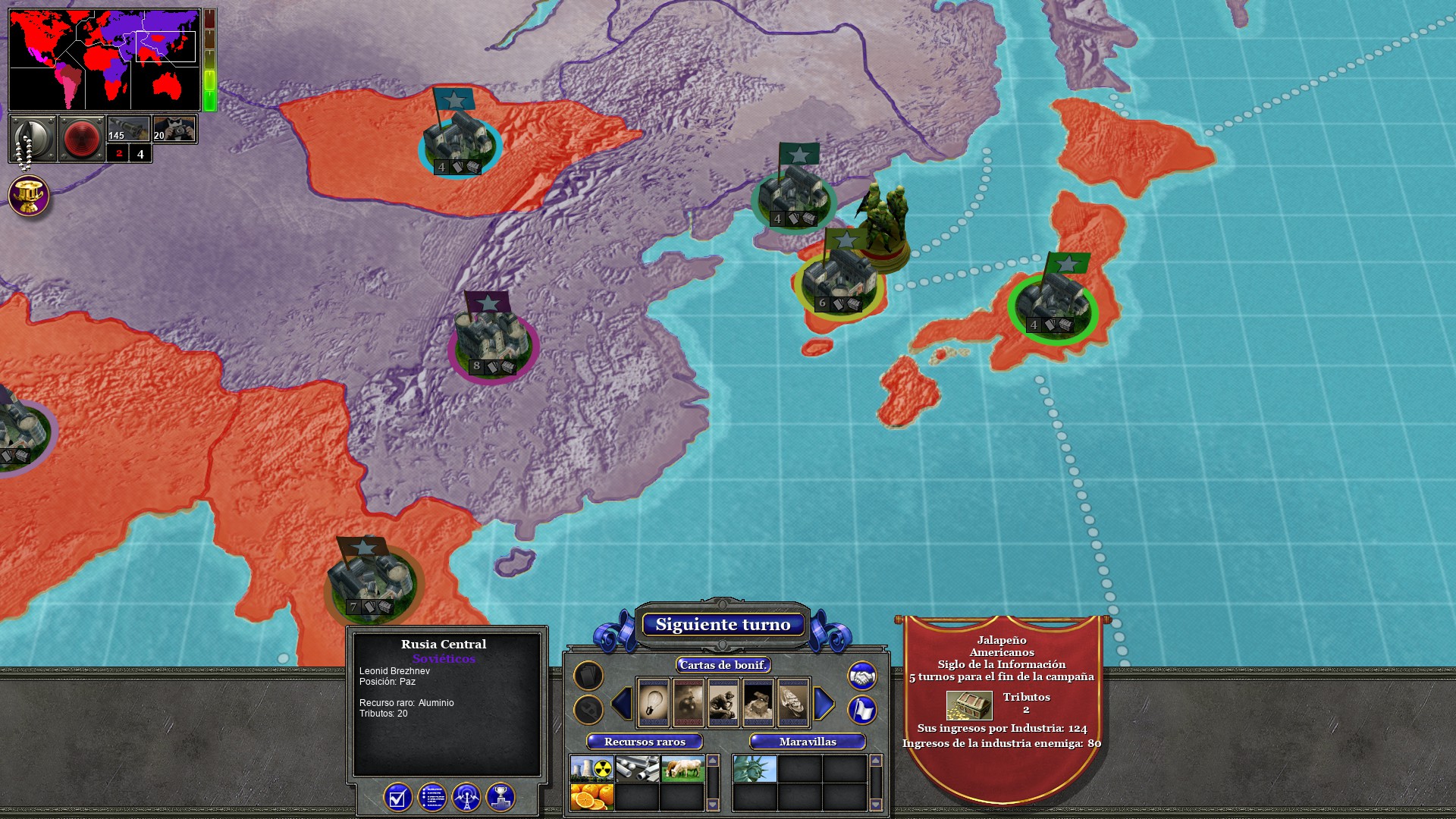Click the armaments icon showing 145
This screenshot has width=1456, height=819.
(127, 129)
